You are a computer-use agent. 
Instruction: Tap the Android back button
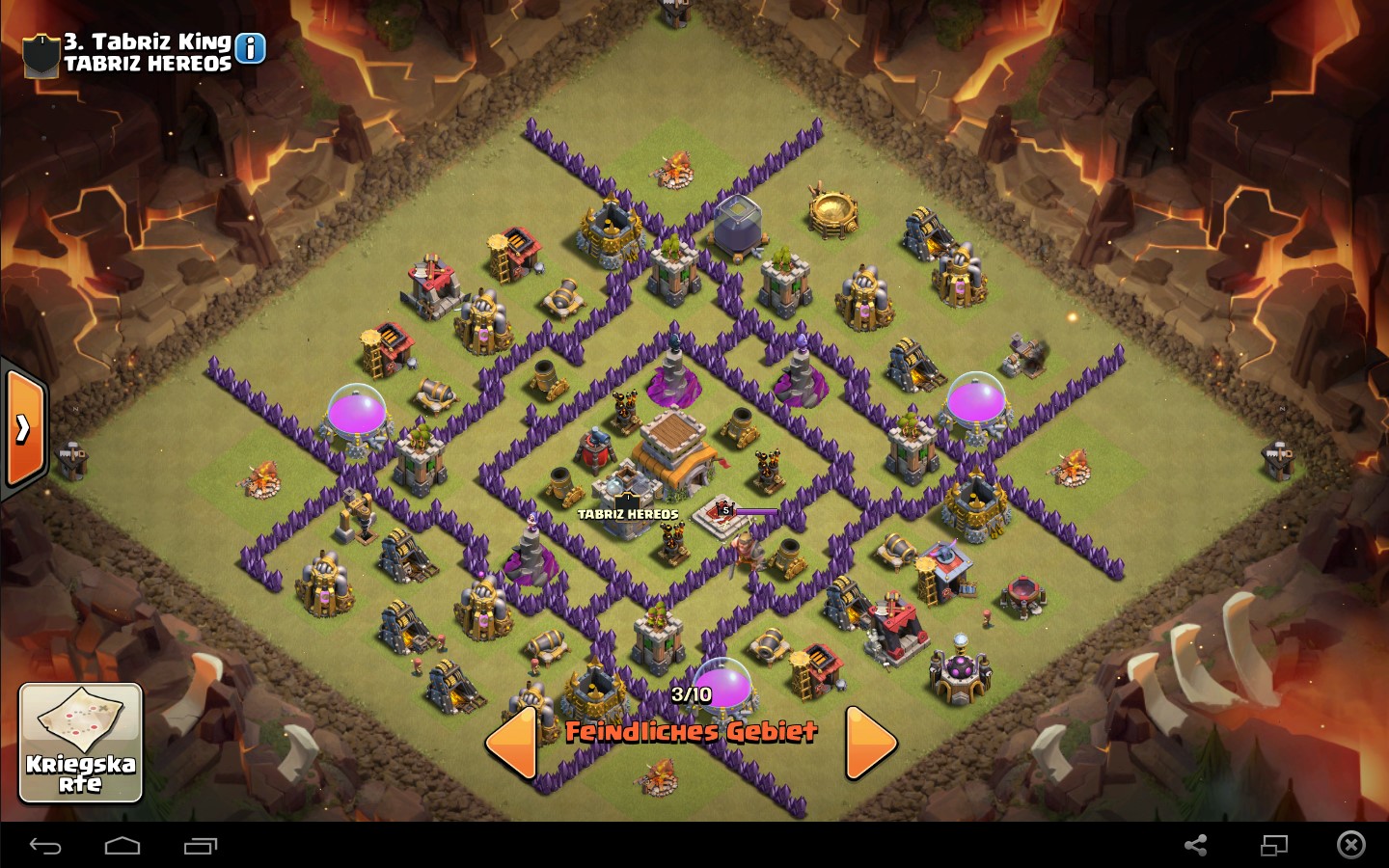(x=45, y=846)
